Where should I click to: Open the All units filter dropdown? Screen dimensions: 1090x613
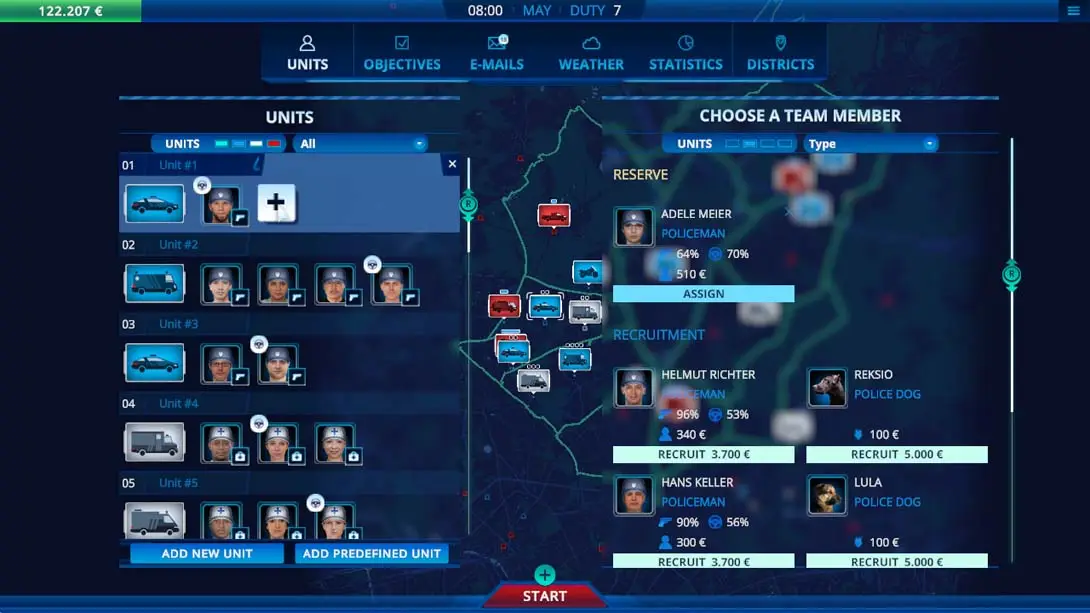(x=363, y=144)
